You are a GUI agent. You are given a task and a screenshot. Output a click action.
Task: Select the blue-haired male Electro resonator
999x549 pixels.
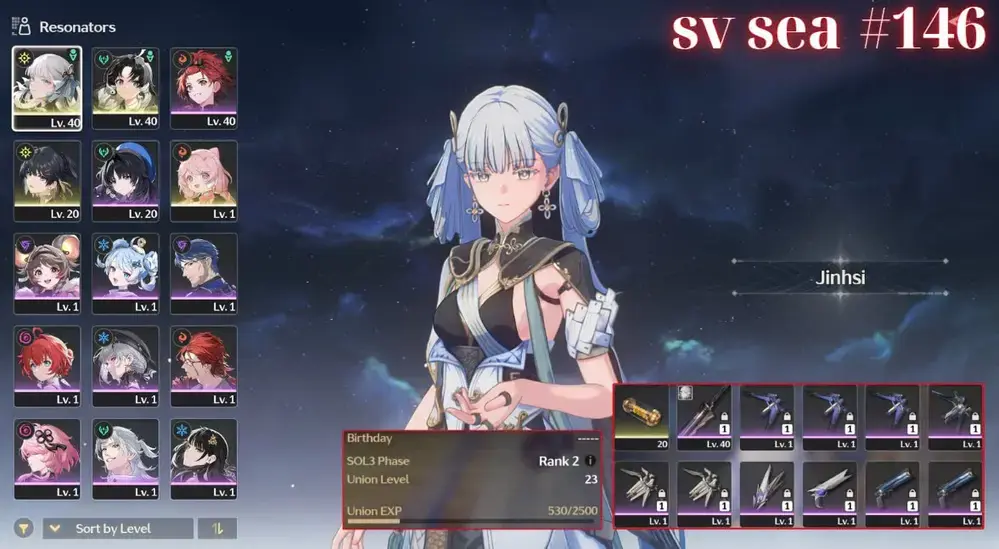(x=204, y=273)
